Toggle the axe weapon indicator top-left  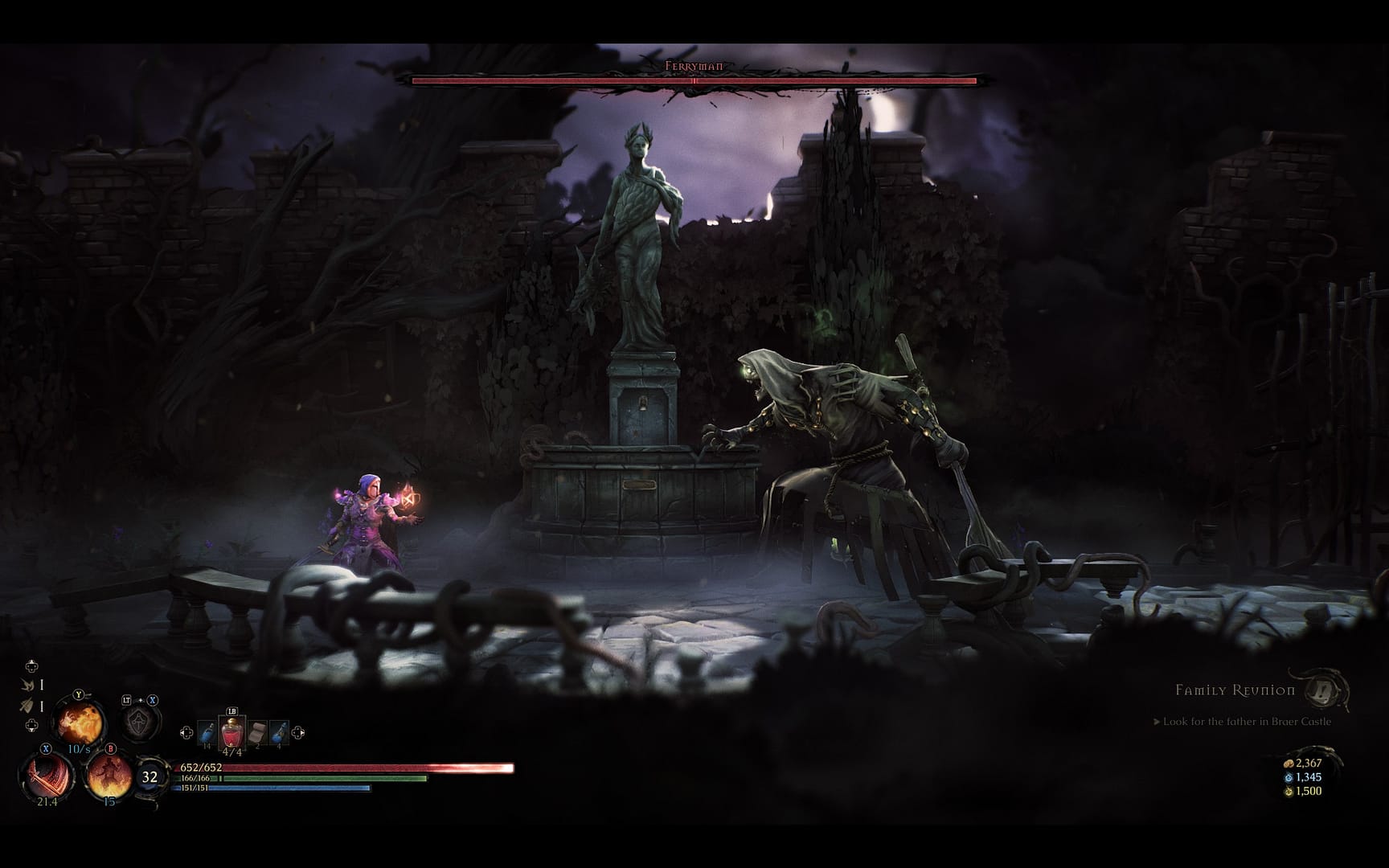pos(29,704)
